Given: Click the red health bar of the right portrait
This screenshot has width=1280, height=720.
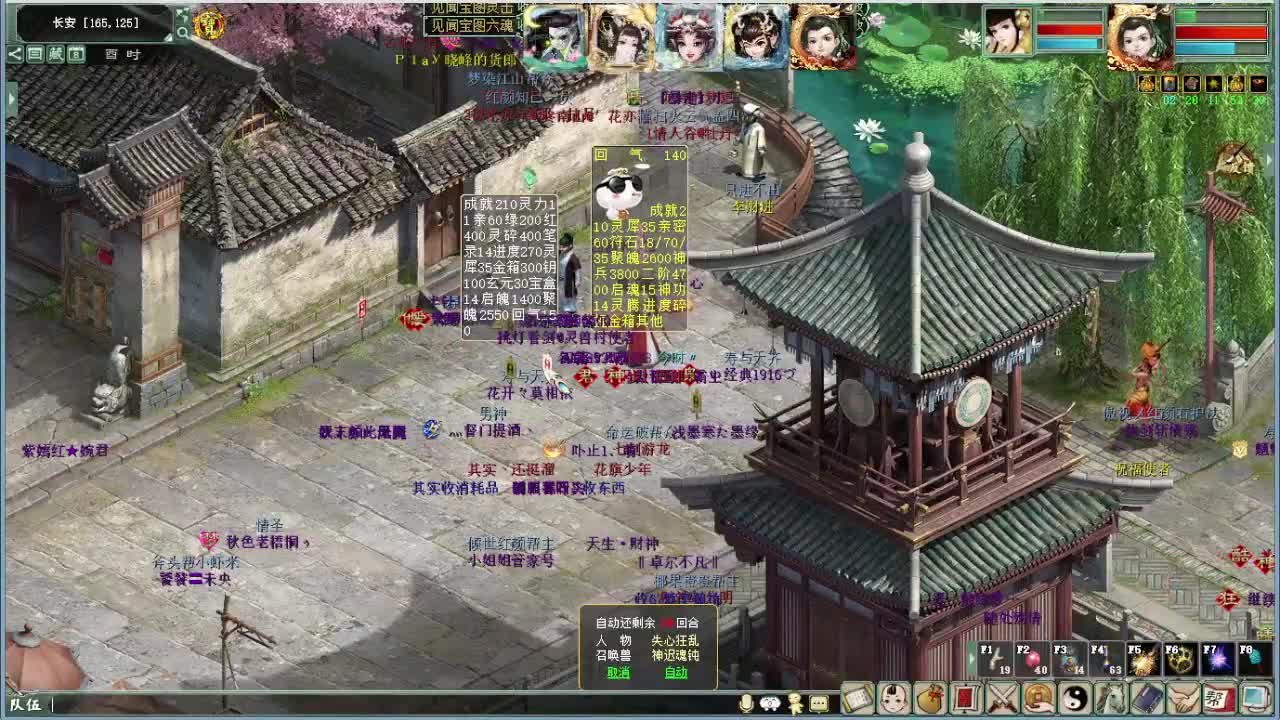Looking at the screenshot, I should click(1222, 30).
